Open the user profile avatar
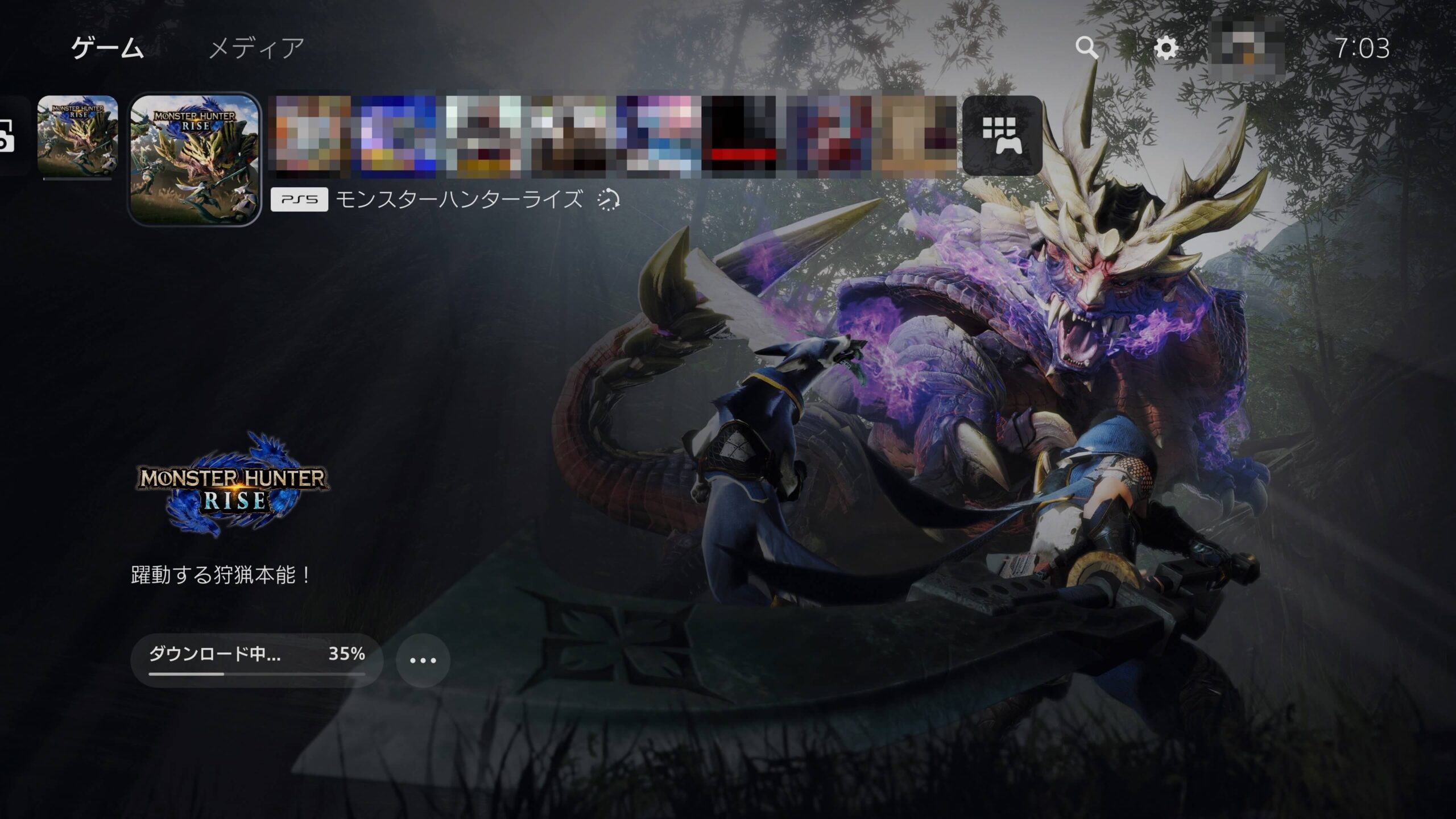 click(x=1247, y=48)
